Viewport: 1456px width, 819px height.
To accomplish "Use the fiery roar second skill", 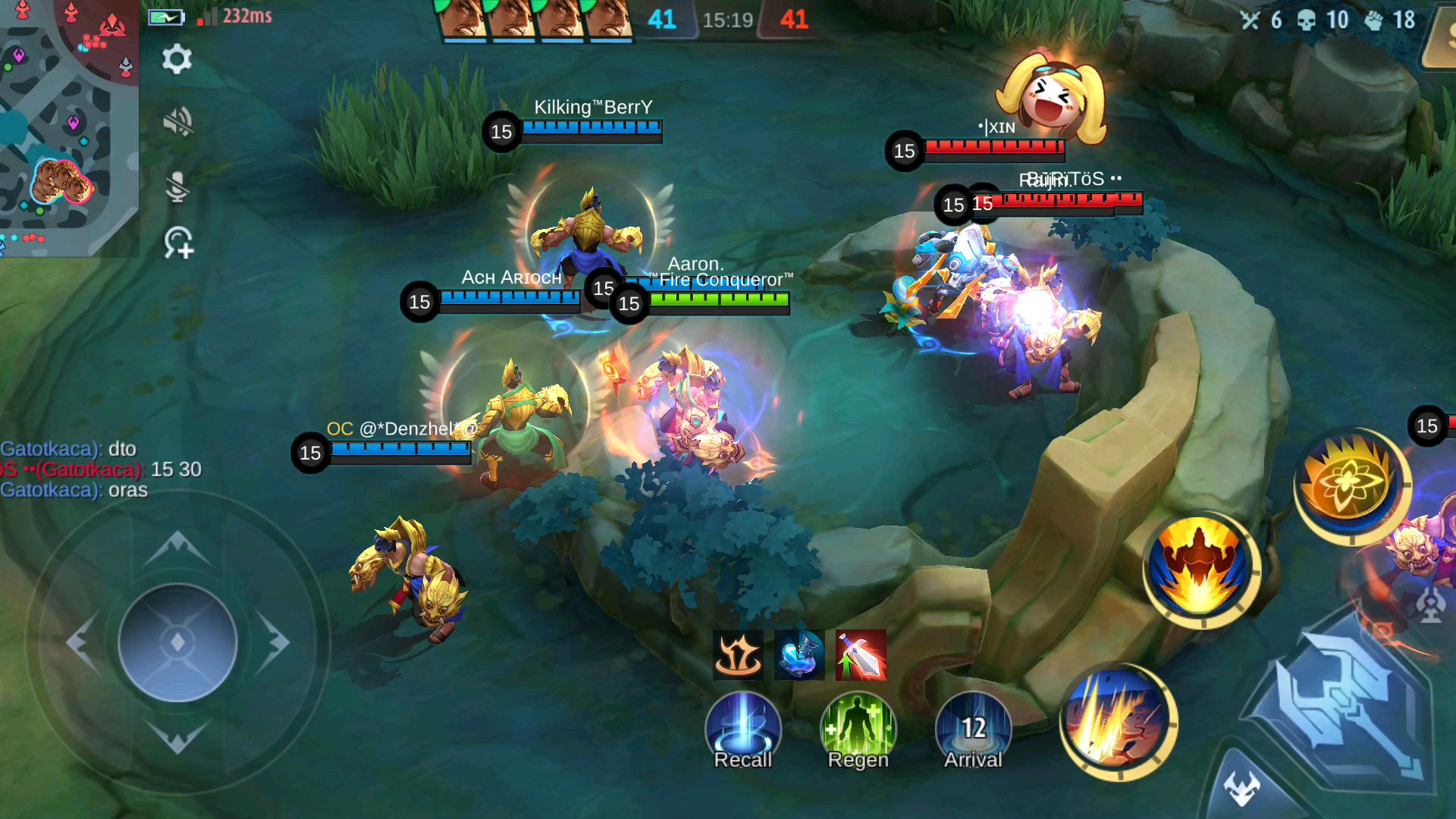I will pos(1200,569).
